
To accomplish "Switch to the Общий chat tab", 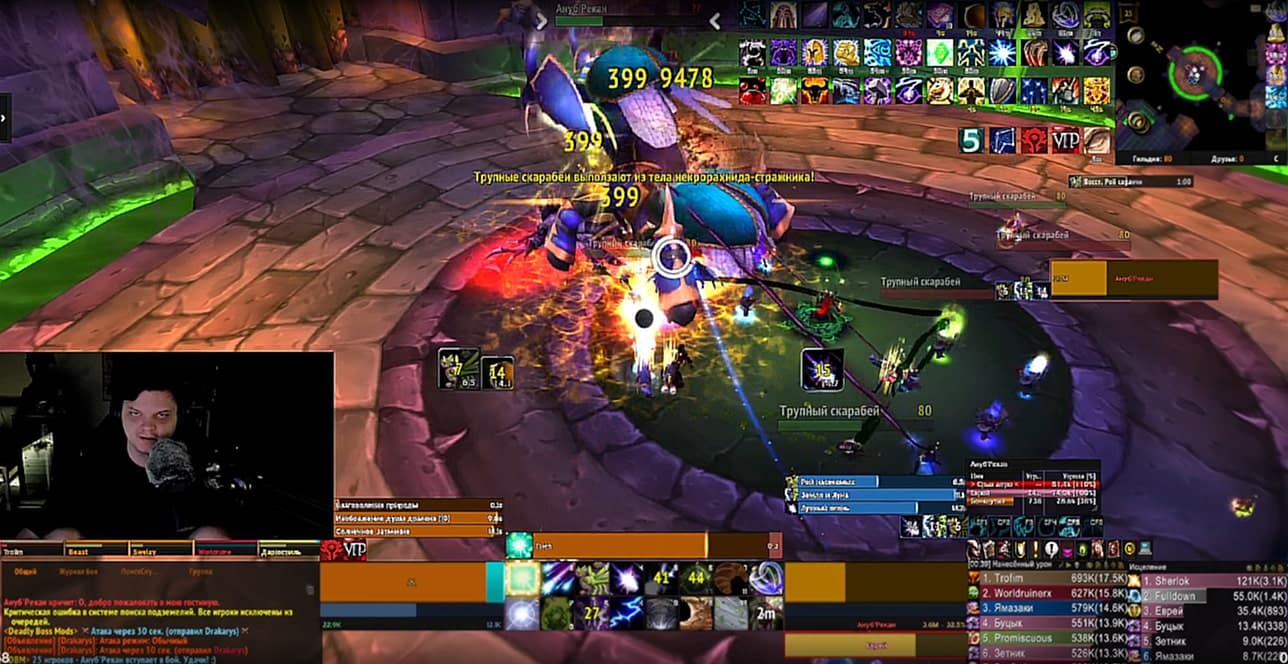I will (x=26, y=572).
